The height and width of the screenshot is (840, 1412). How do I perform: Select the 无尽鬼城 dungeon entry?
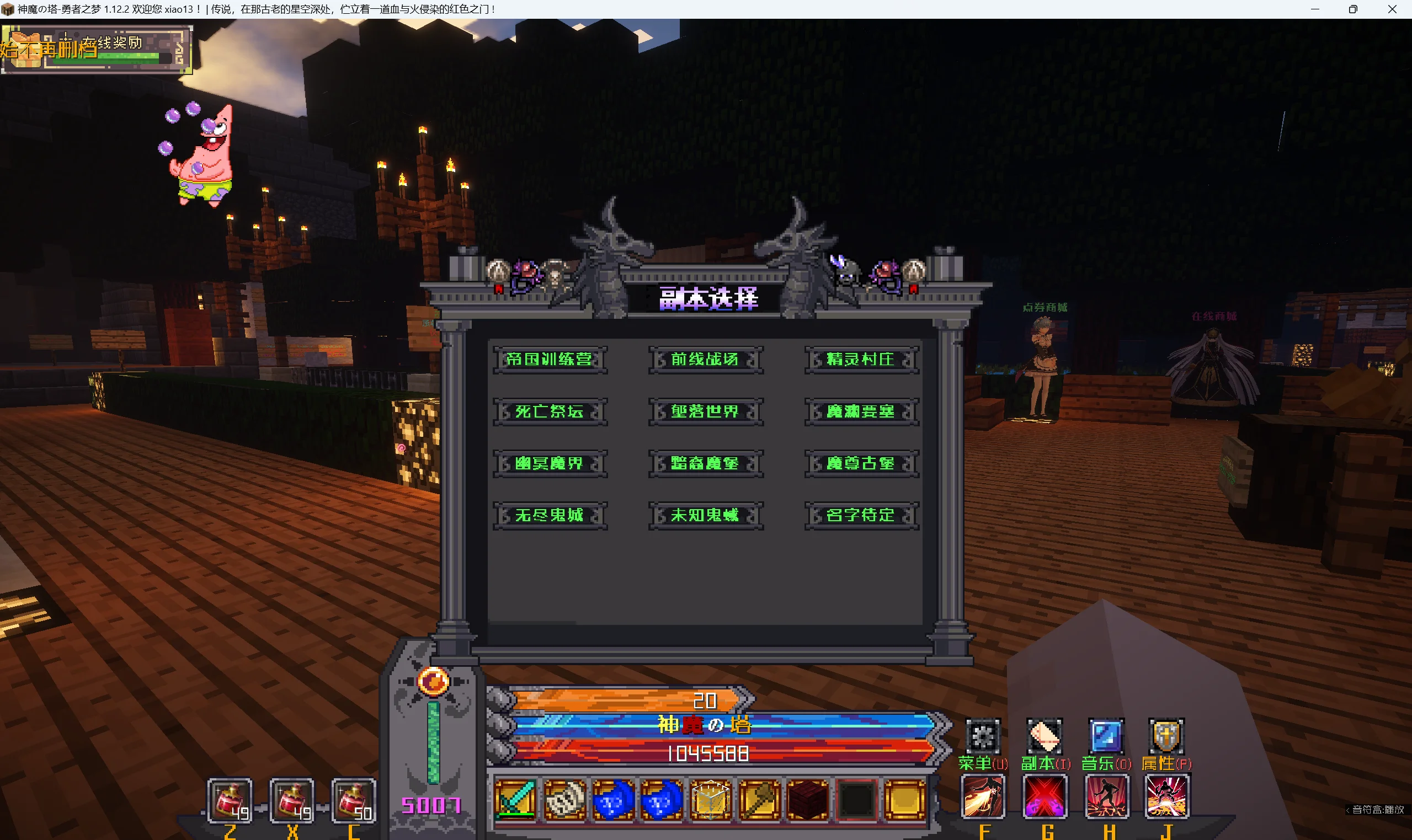(x=549, y=516)
